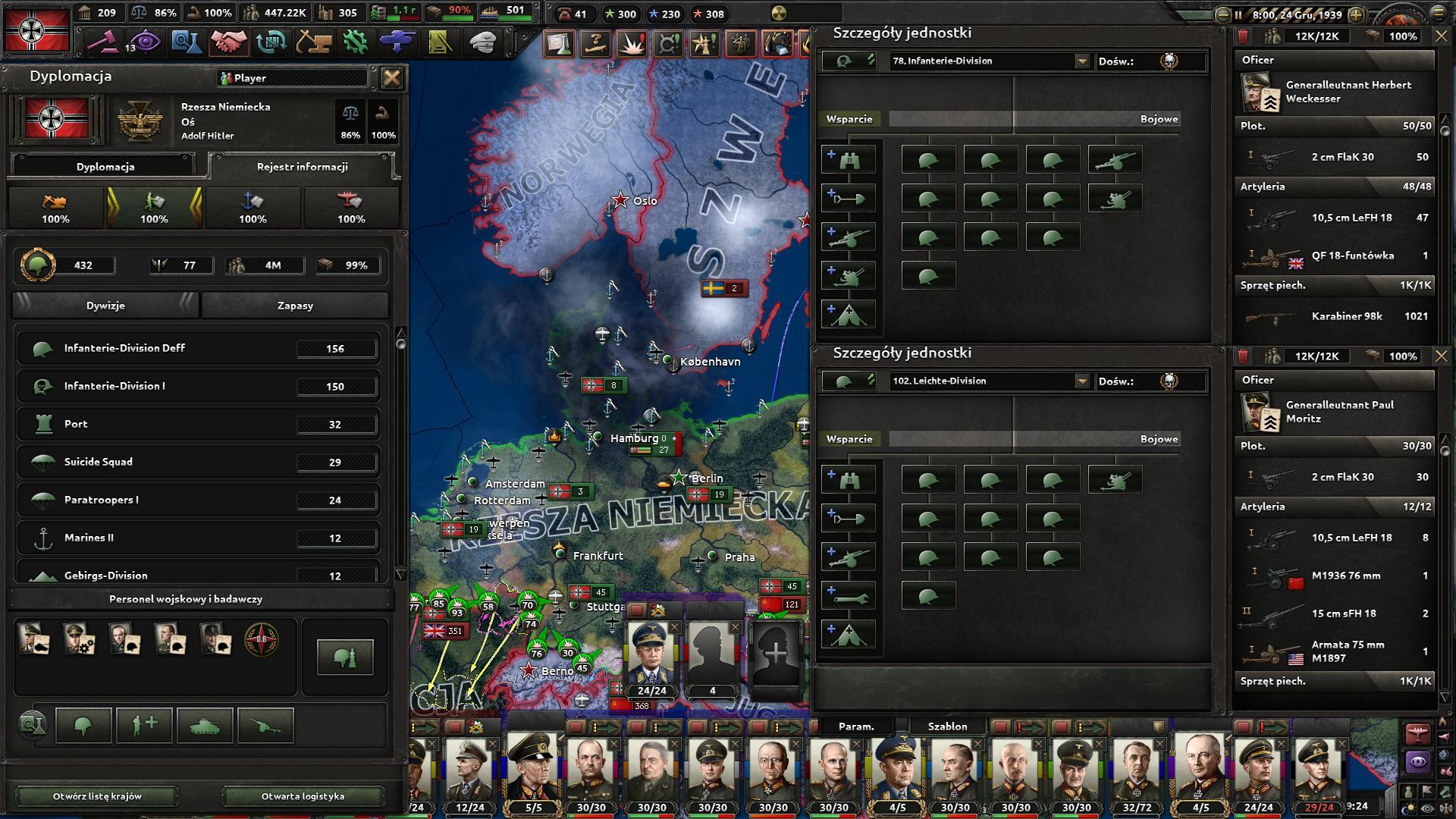Increase game speed with the plus button

tap(1357, 14)
